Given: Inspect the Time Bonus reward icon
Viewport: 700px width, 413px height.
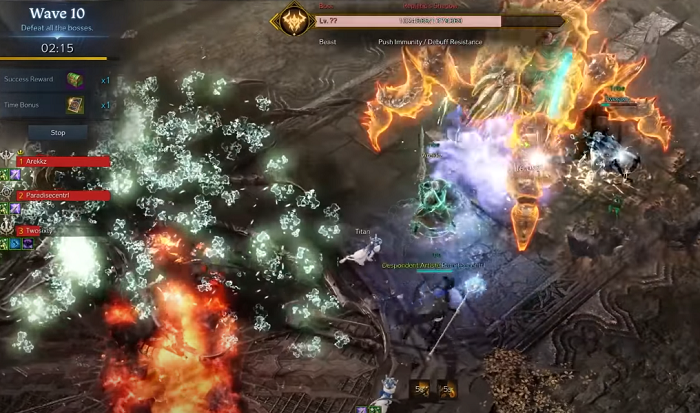Looking at the screenshot, I should pyautogui.click(x=75, y=105).
